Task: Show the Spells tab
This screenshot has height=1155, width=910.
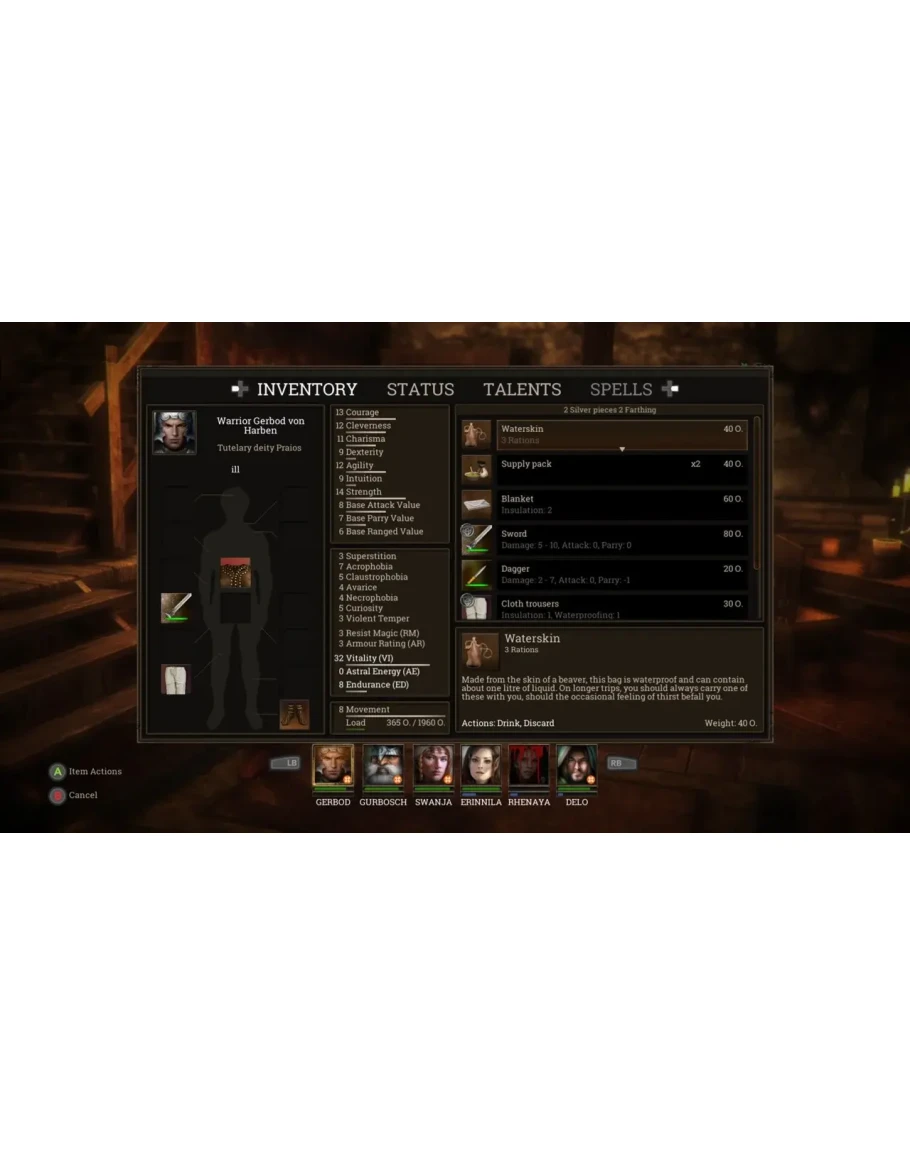Action: [x=621, y=390]
